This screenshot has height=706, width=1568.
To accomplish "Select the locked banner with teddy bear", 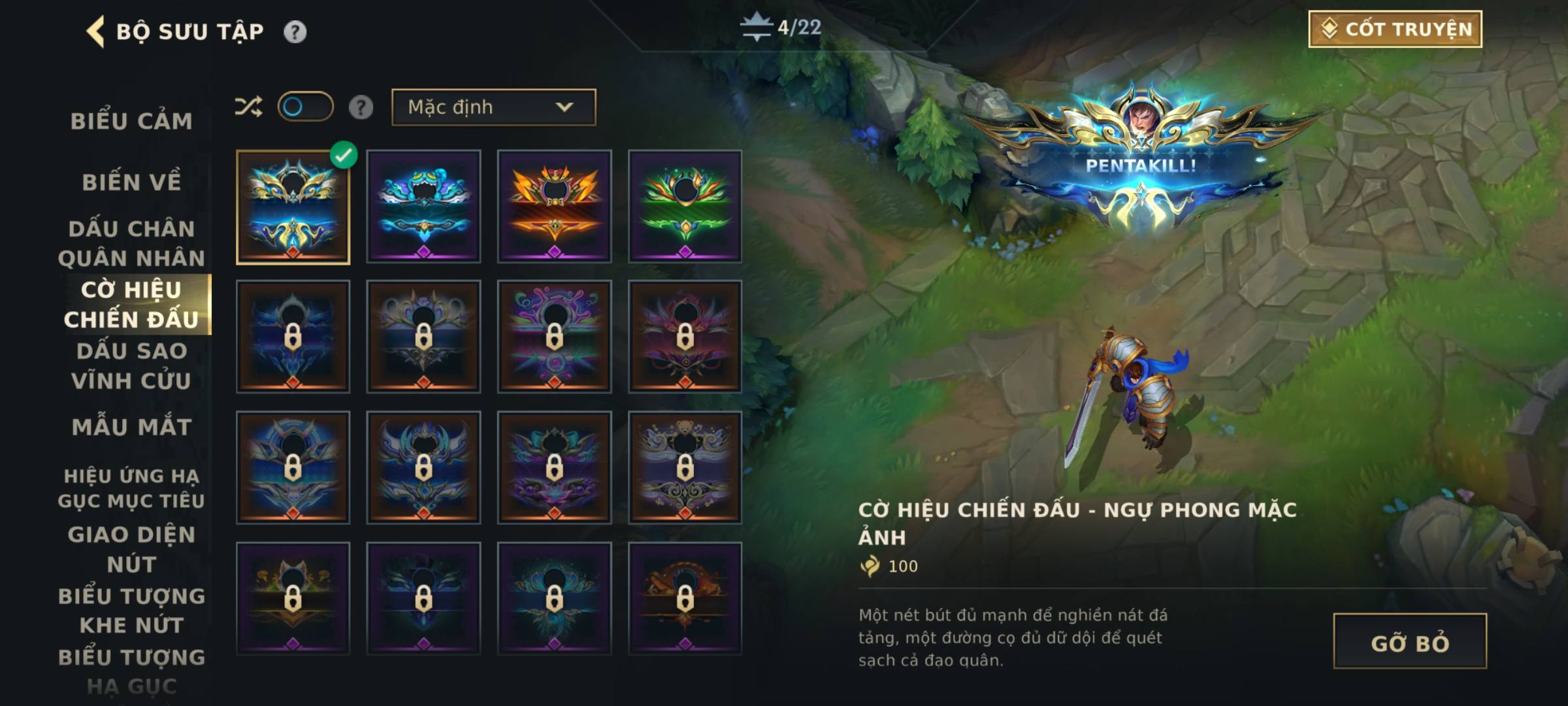I will (x=685, y=467).
